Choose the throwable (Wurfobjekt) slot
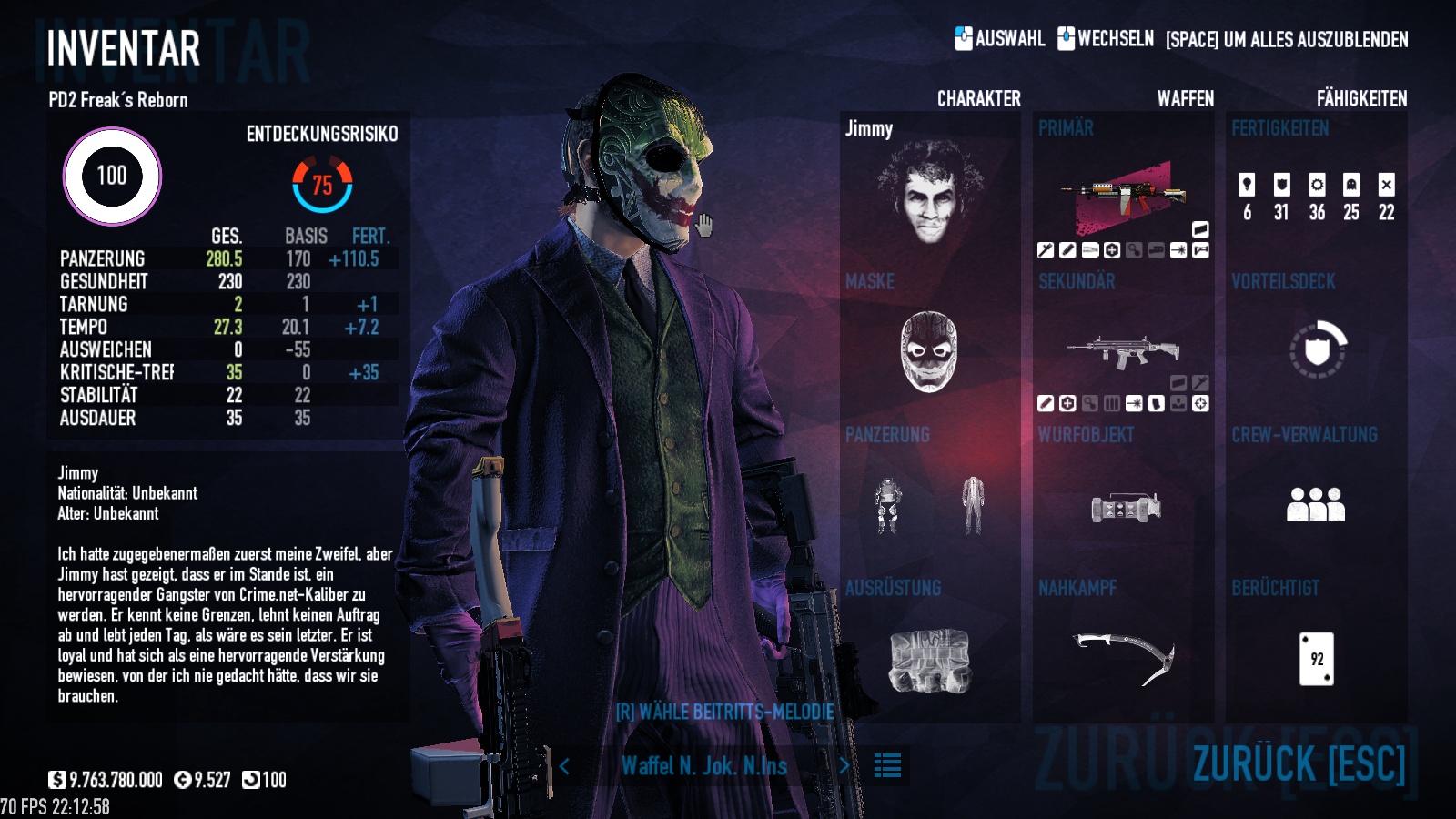 1125,507
